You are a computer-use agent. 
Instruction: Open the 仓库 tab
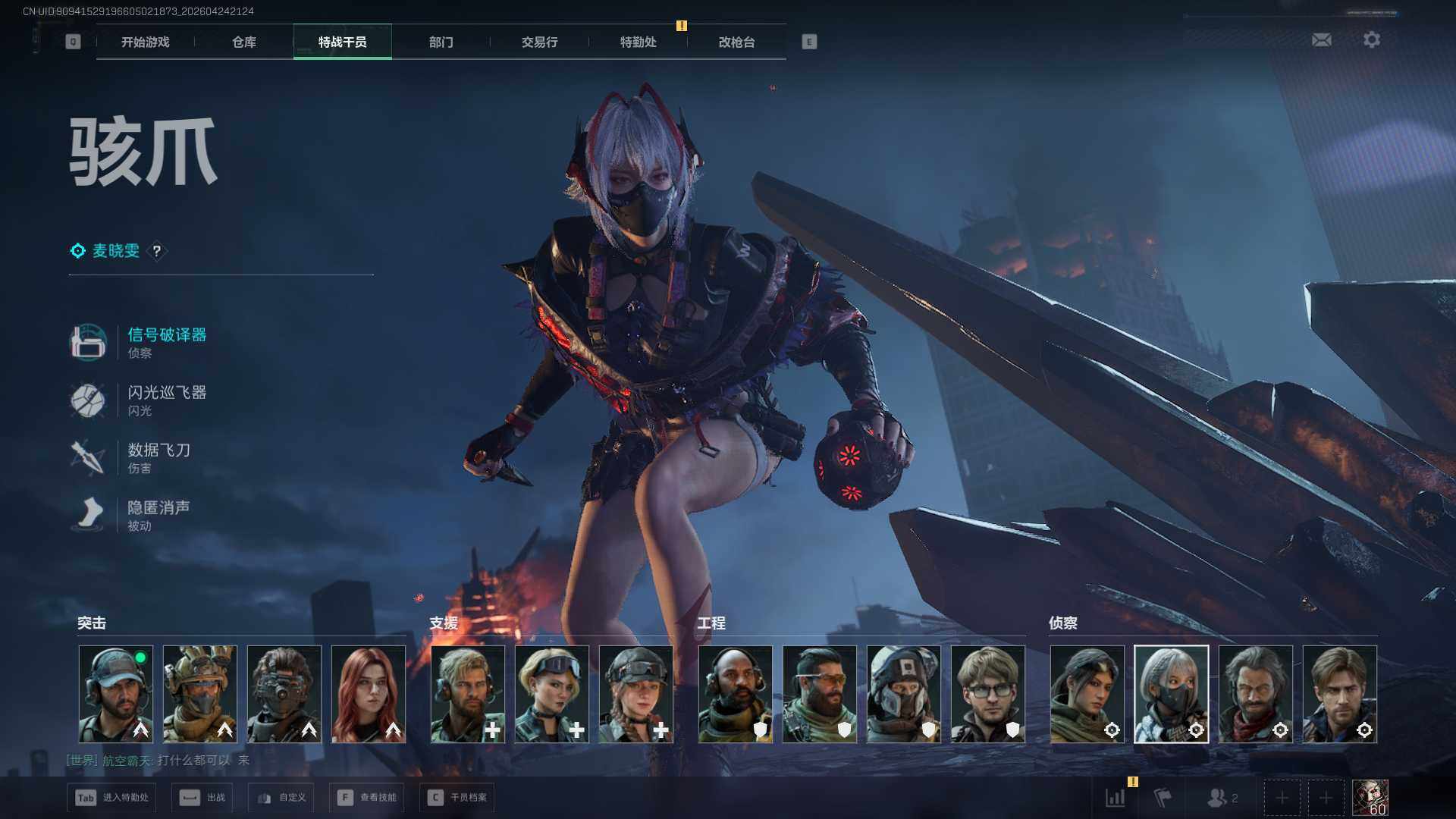[243, 42]
